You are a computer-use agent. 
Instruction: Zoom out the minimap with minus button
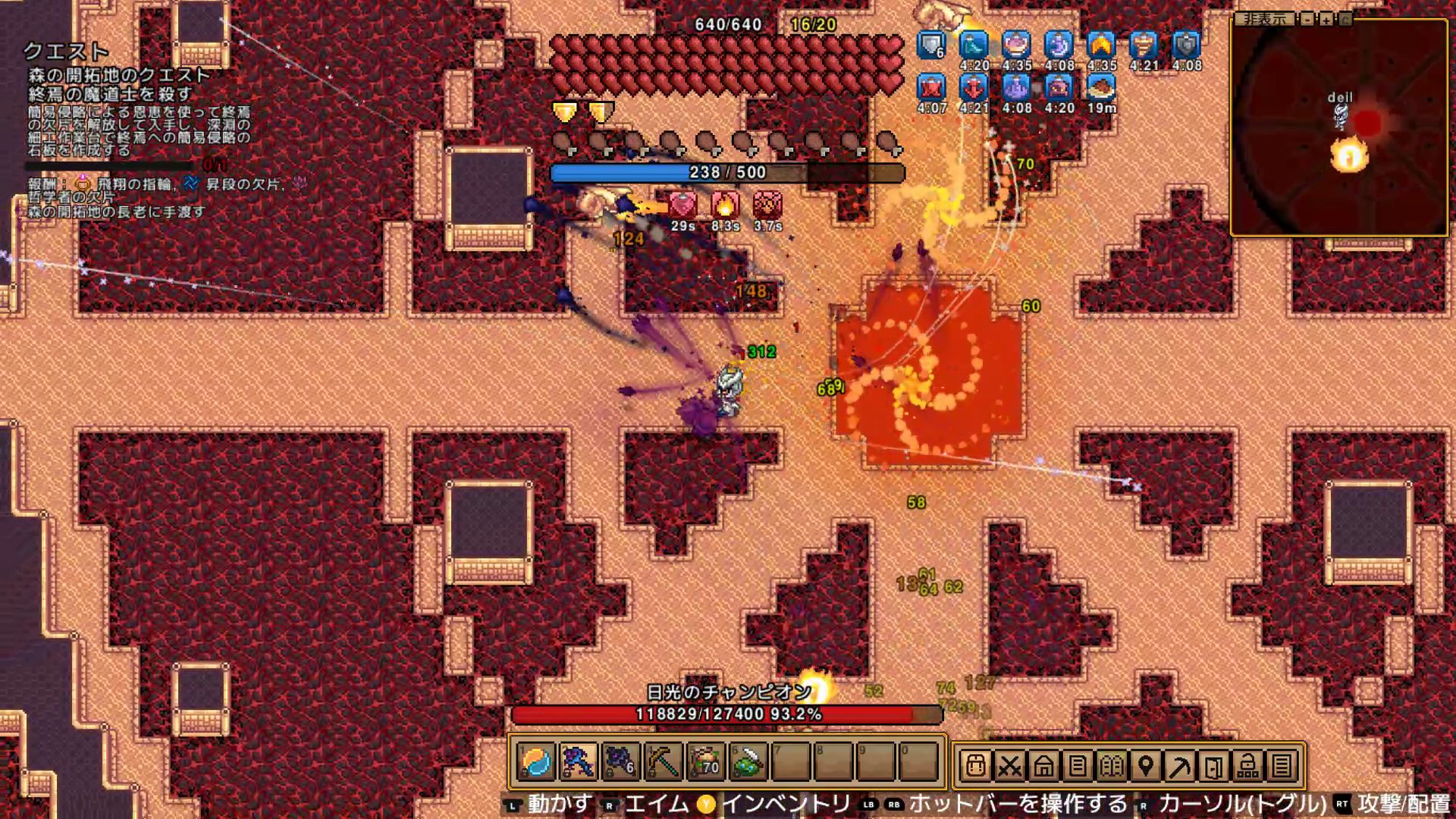tap(1307, 20)
